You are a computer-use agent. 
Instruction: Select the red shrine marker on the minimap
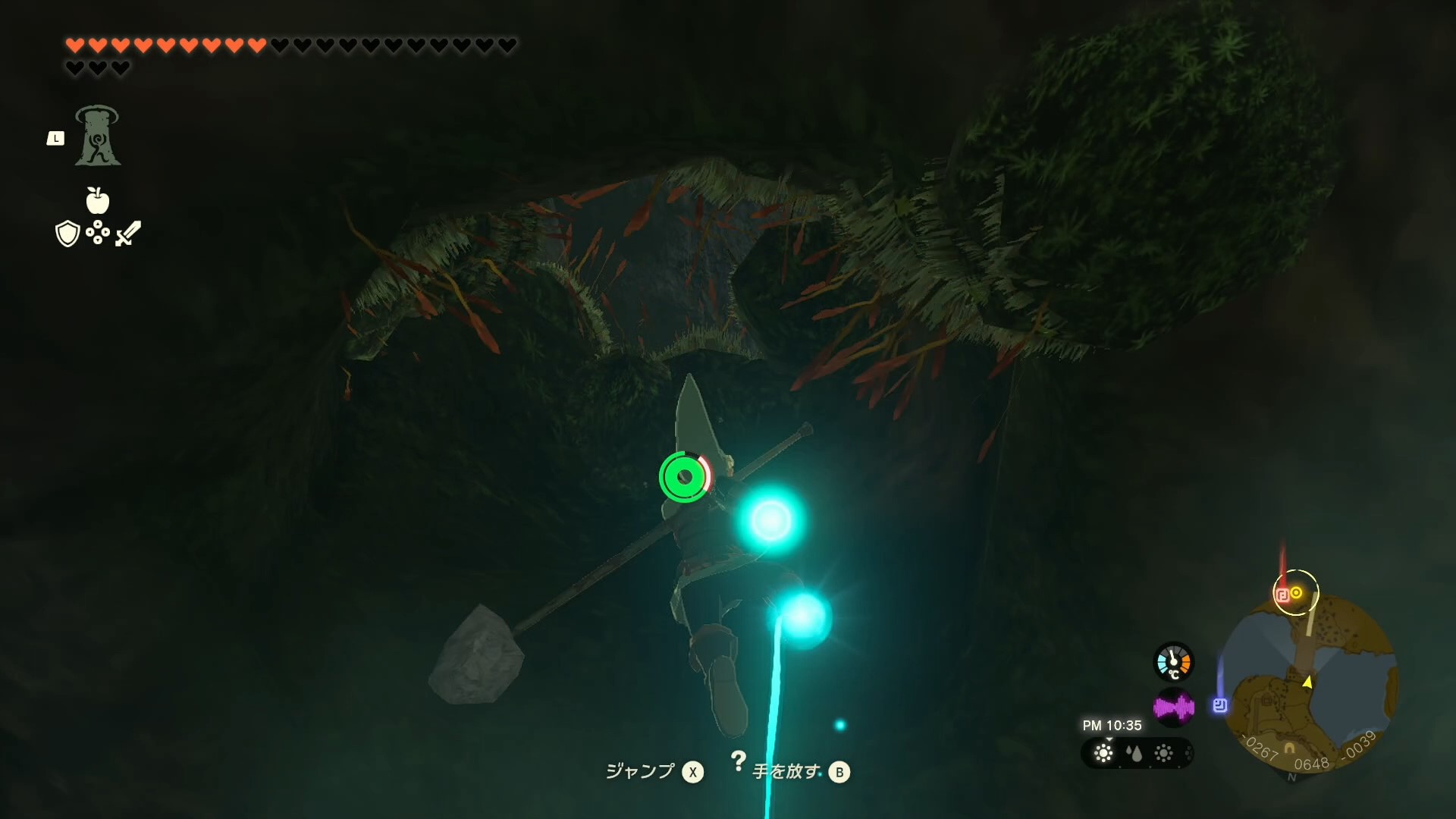1282,595
